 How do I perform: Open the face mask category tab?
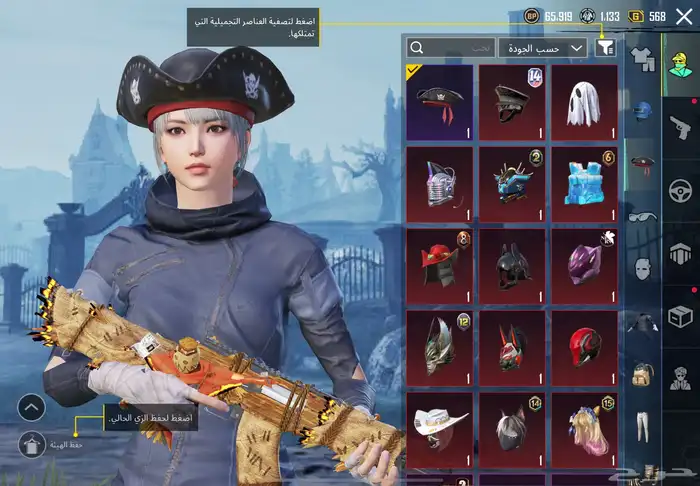pos(641,267)
